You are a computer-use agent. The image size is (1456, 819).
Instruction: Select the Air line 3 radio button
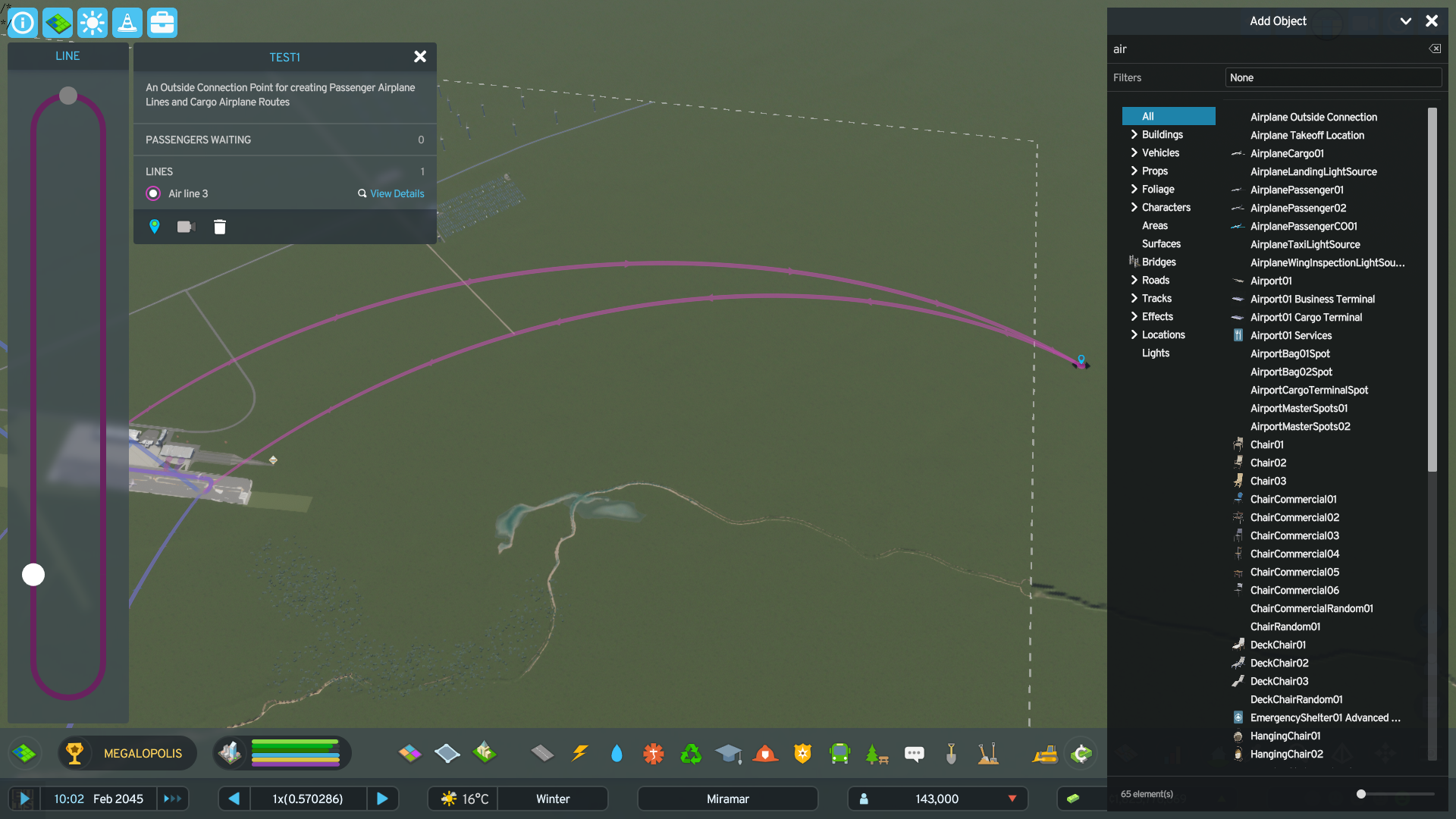click(x=152, y=193)
